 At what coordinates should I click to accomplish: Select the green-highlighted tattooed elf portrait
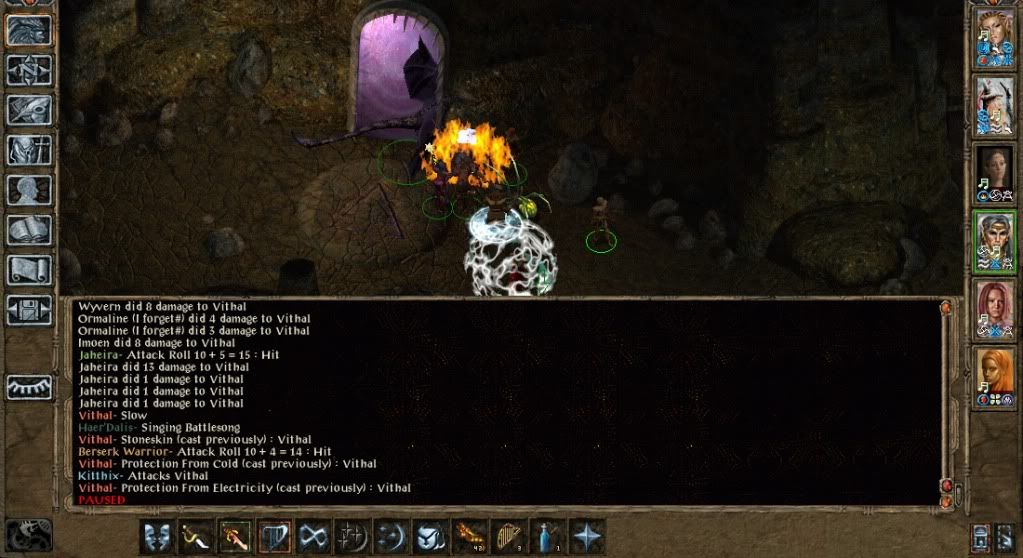tap(995, 238)
